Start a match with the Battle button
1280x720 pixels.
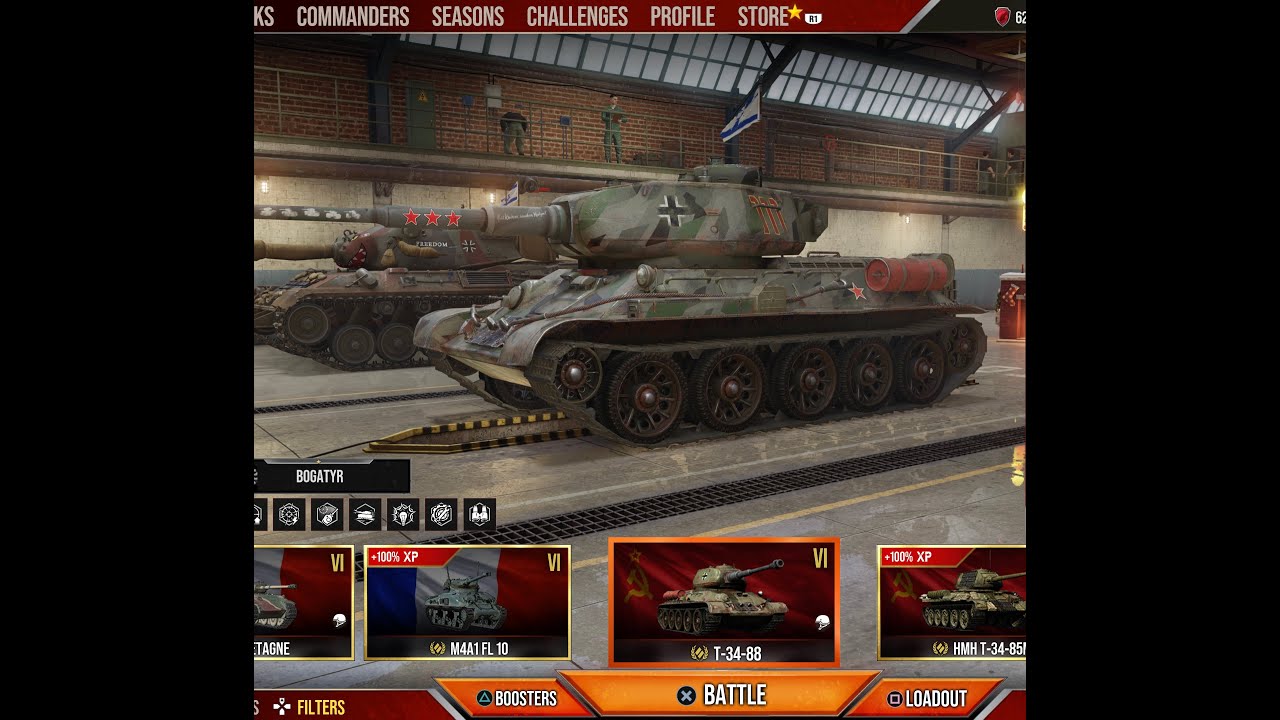(721, 695)
